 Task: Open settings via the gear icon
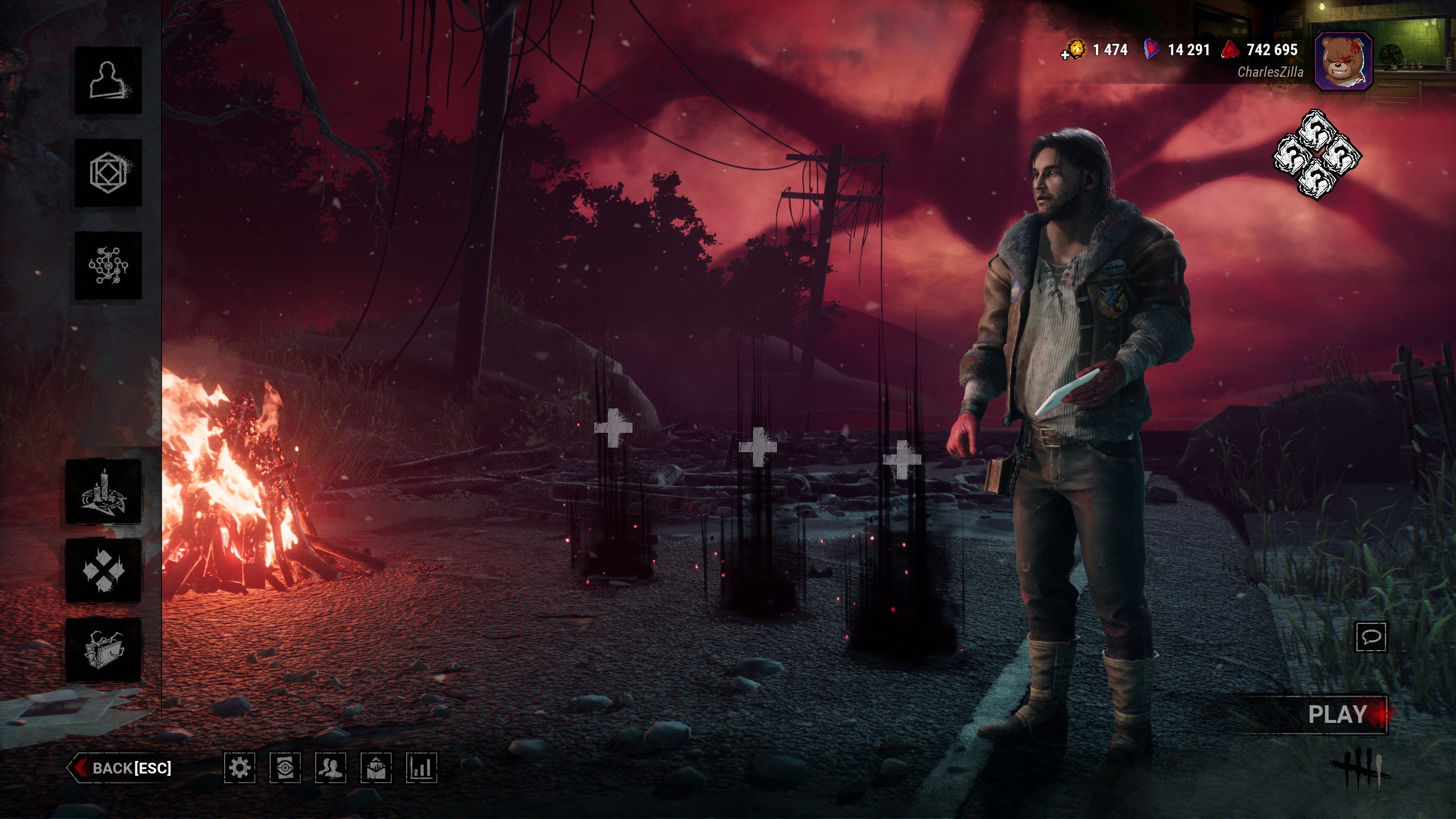click(x=239, y=768)
